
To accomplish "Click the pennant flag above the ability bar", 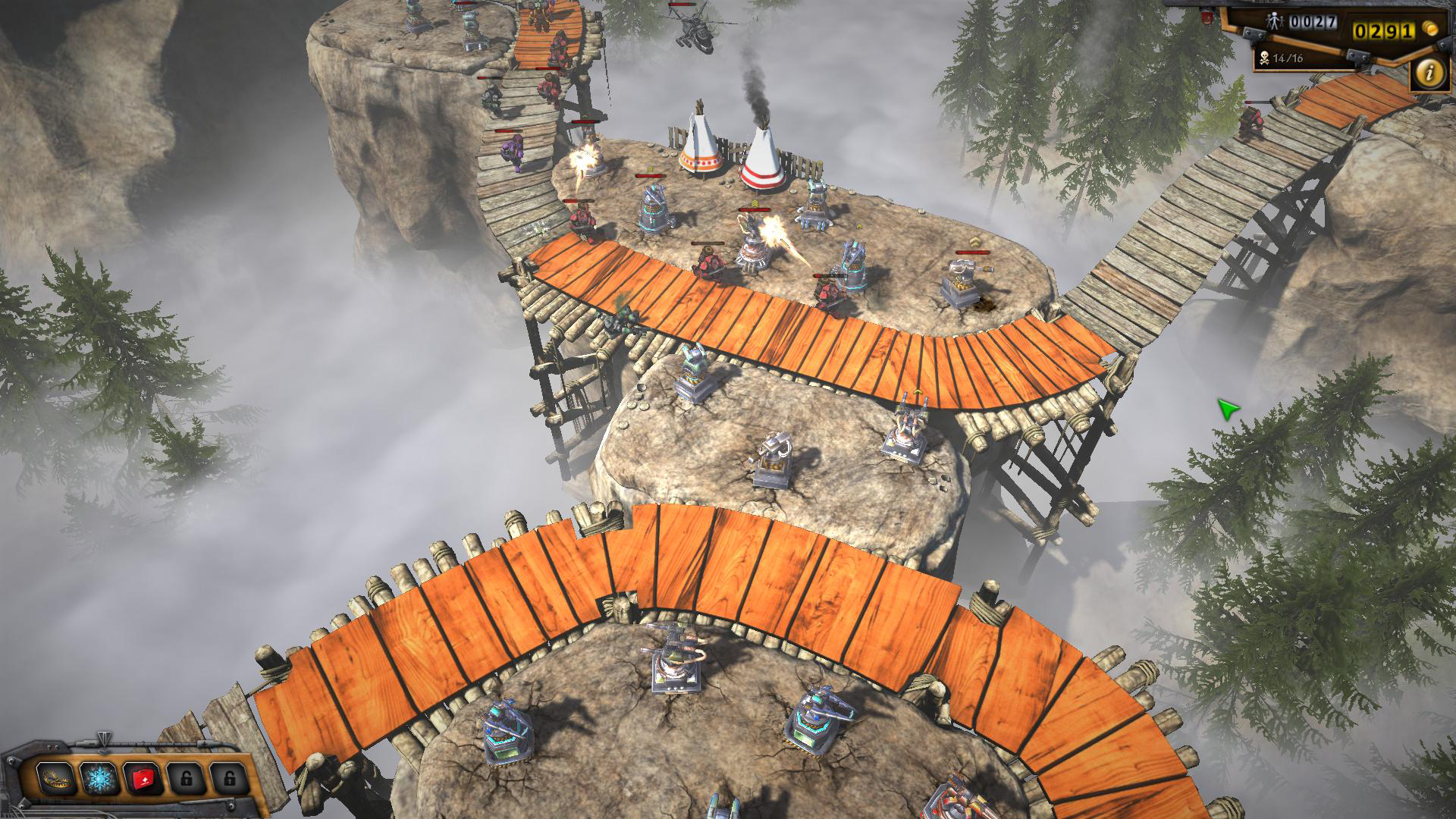I will 104,739.
